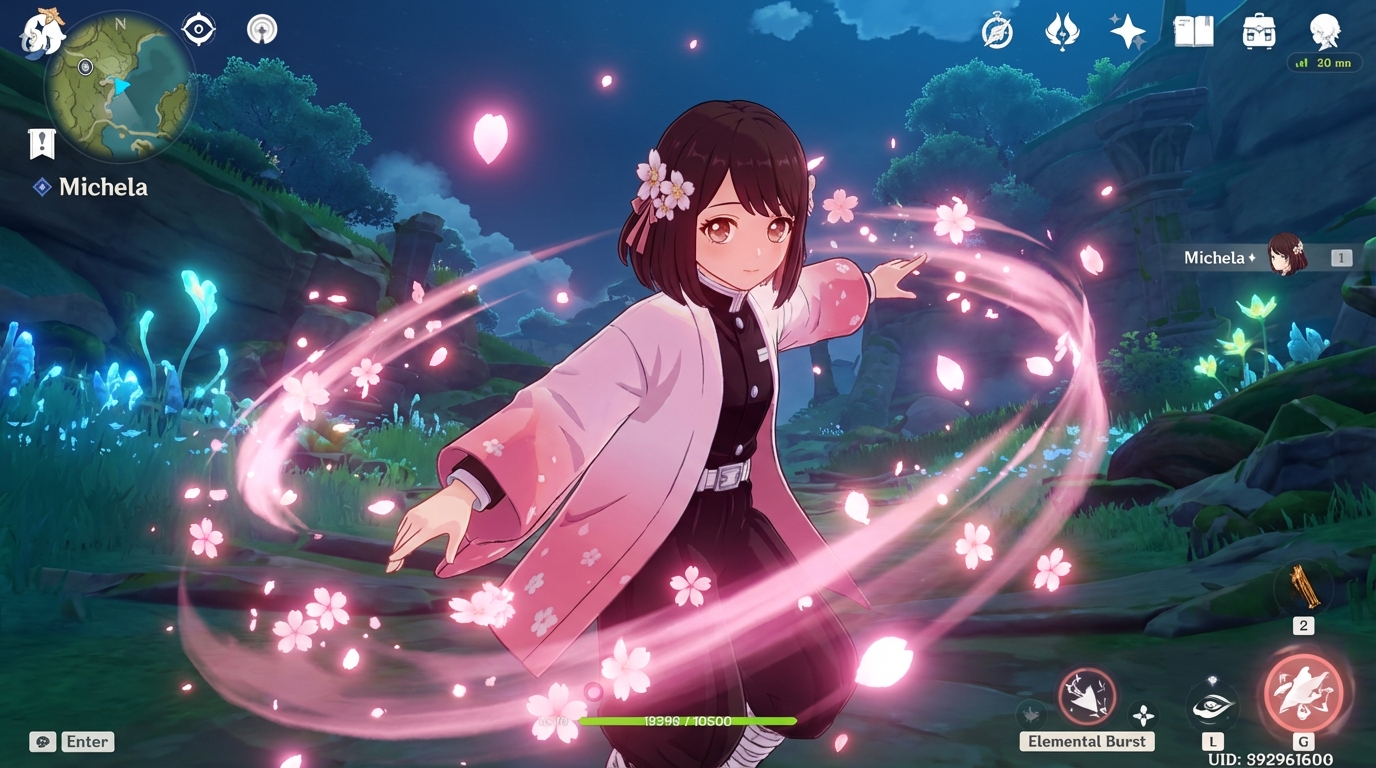Click the signal beacon icon beside the eye
The height and width of the screenshot is (768, 1376).
pyautogui.click(x=261, y=30)
